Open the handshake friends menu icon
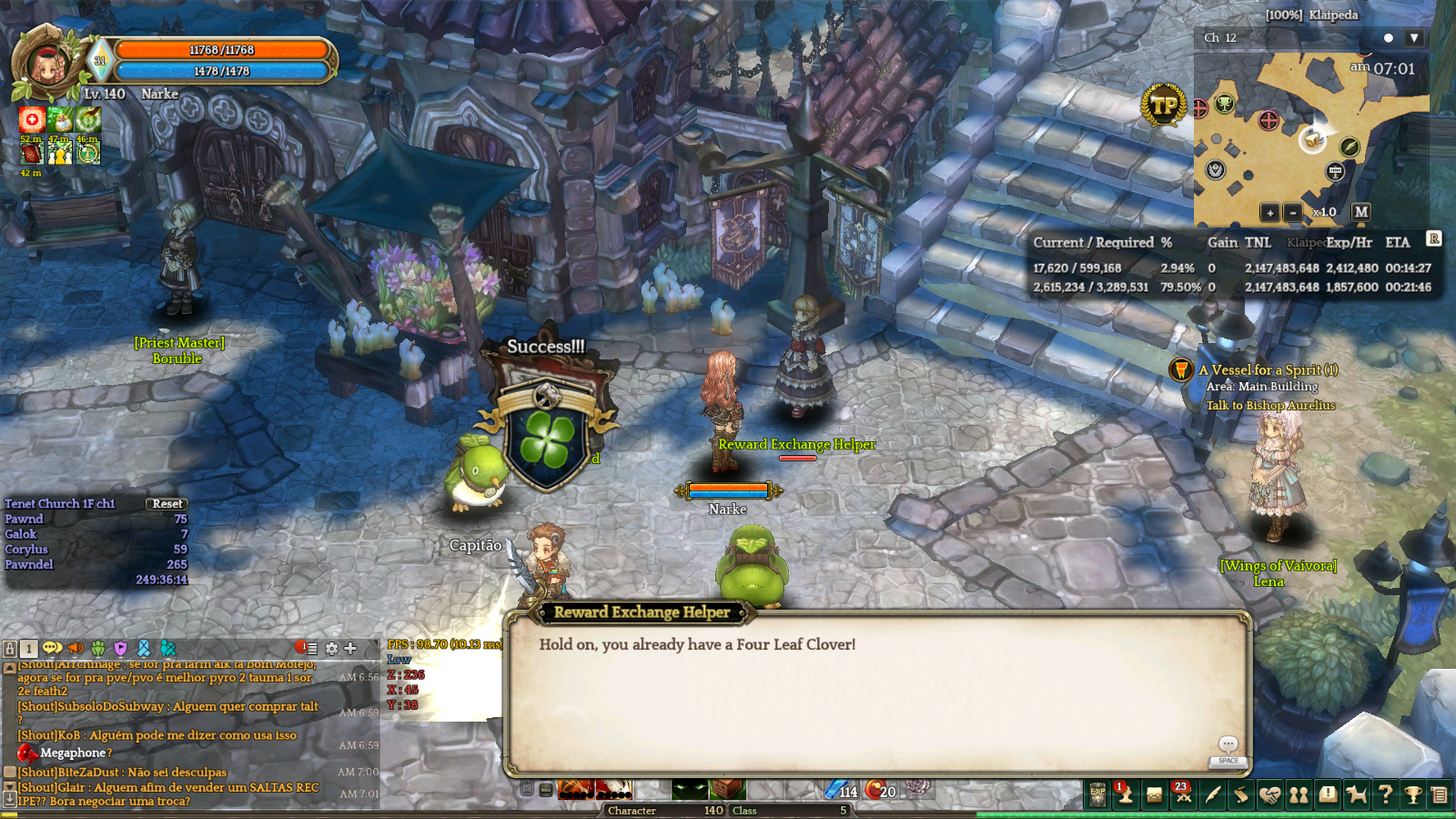Image resolution: width=1456 pixels, height=819 pixels. (x=1269, y=794)
